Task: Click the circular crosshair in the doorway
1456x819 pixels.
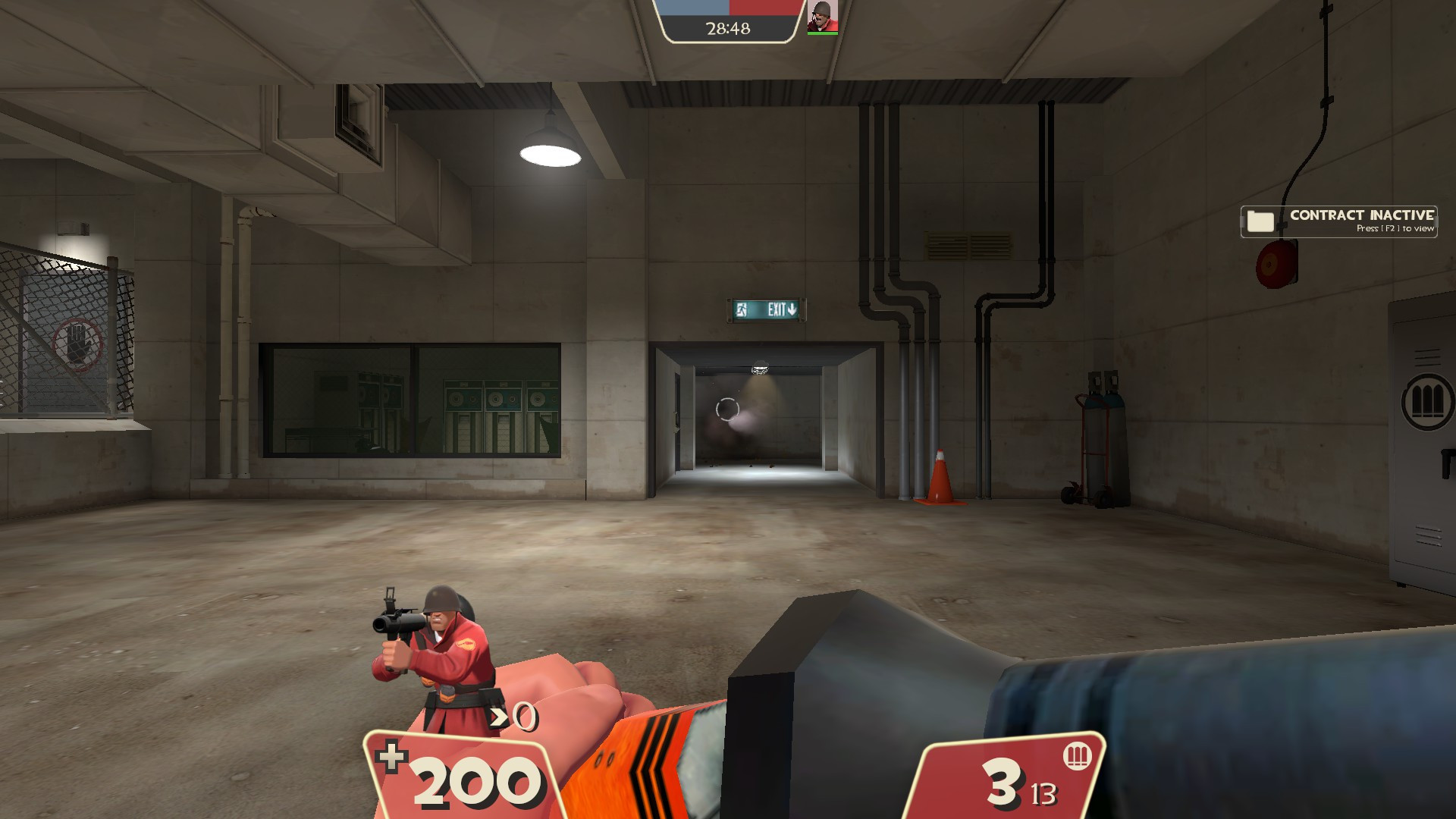Action: point(726,410)
